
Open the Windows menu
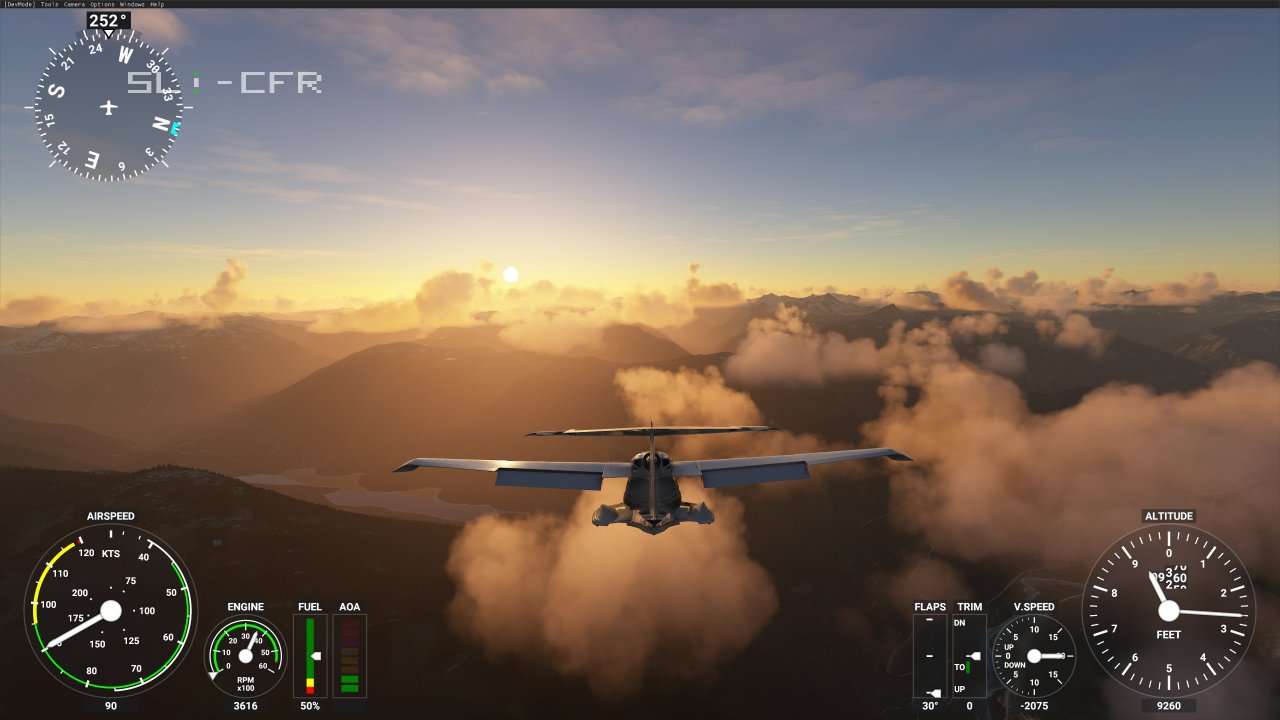coord(130,4)
